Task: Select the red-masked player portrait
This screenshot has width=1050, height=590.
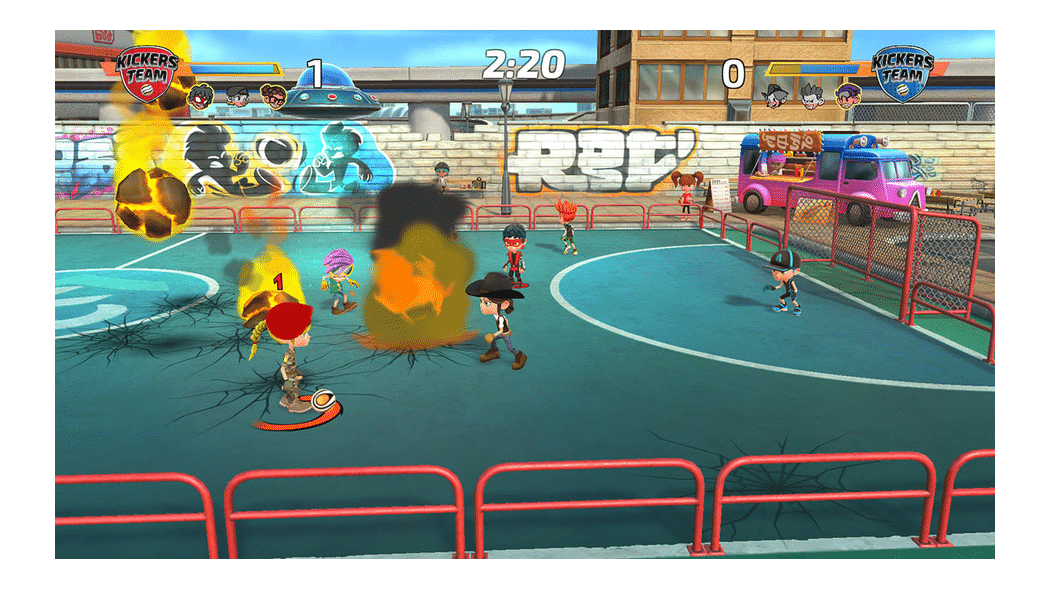Action: (x=202, y=96)
